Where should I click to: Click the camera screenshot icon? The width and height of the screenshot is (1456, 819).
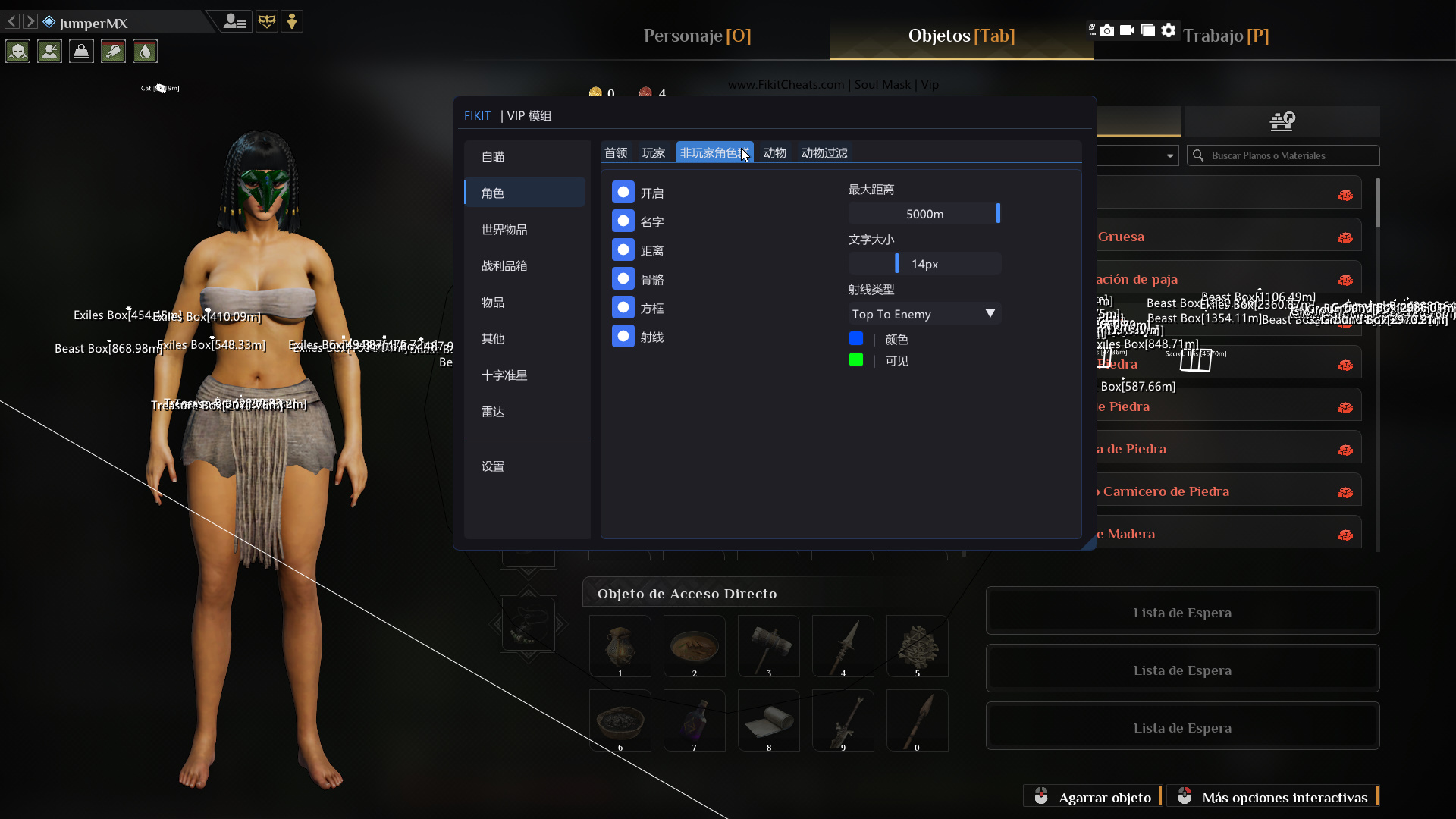(1109, 30)
